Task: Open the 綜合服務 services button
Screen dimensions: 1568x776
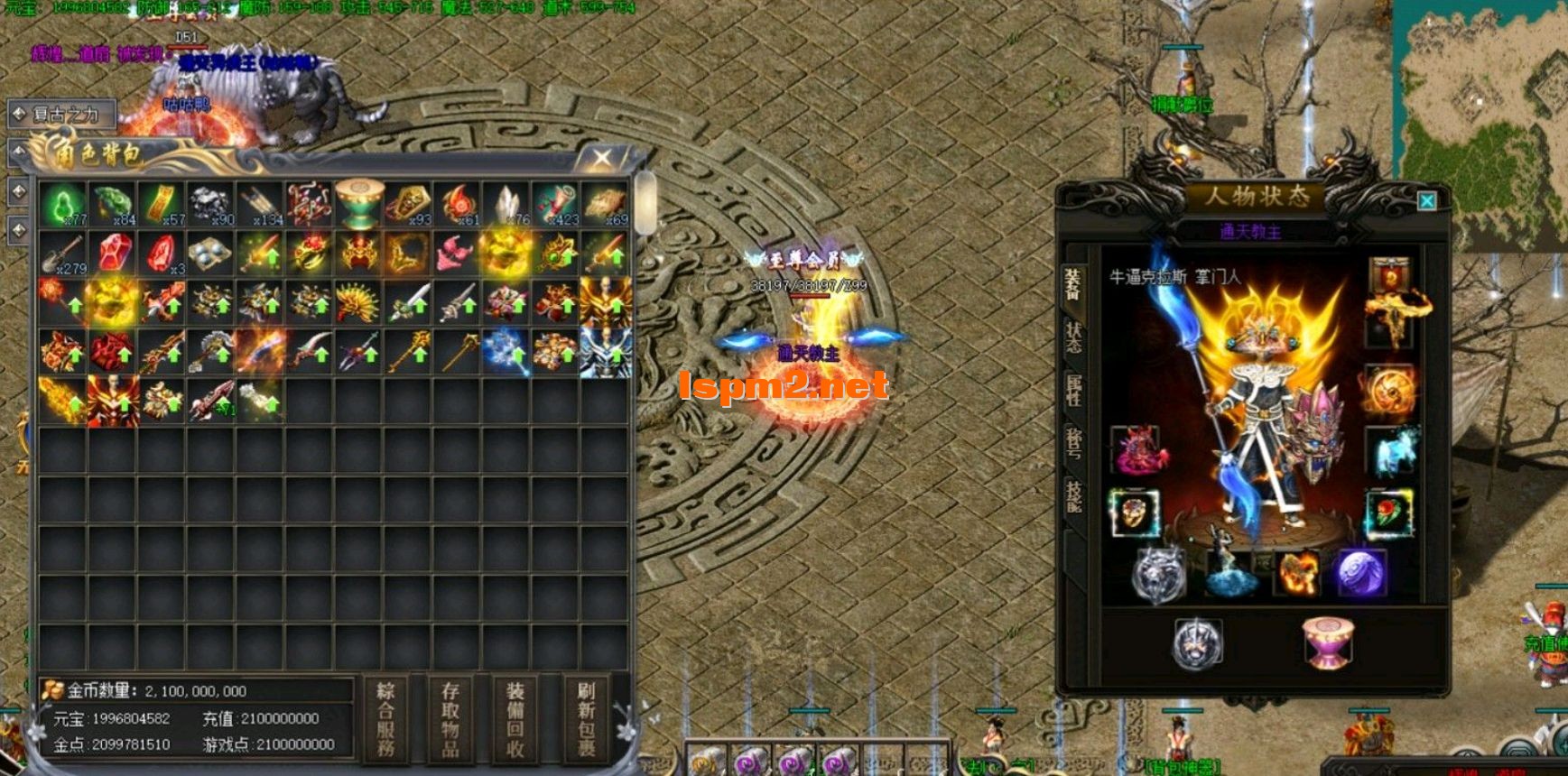Action: [385, 719]
